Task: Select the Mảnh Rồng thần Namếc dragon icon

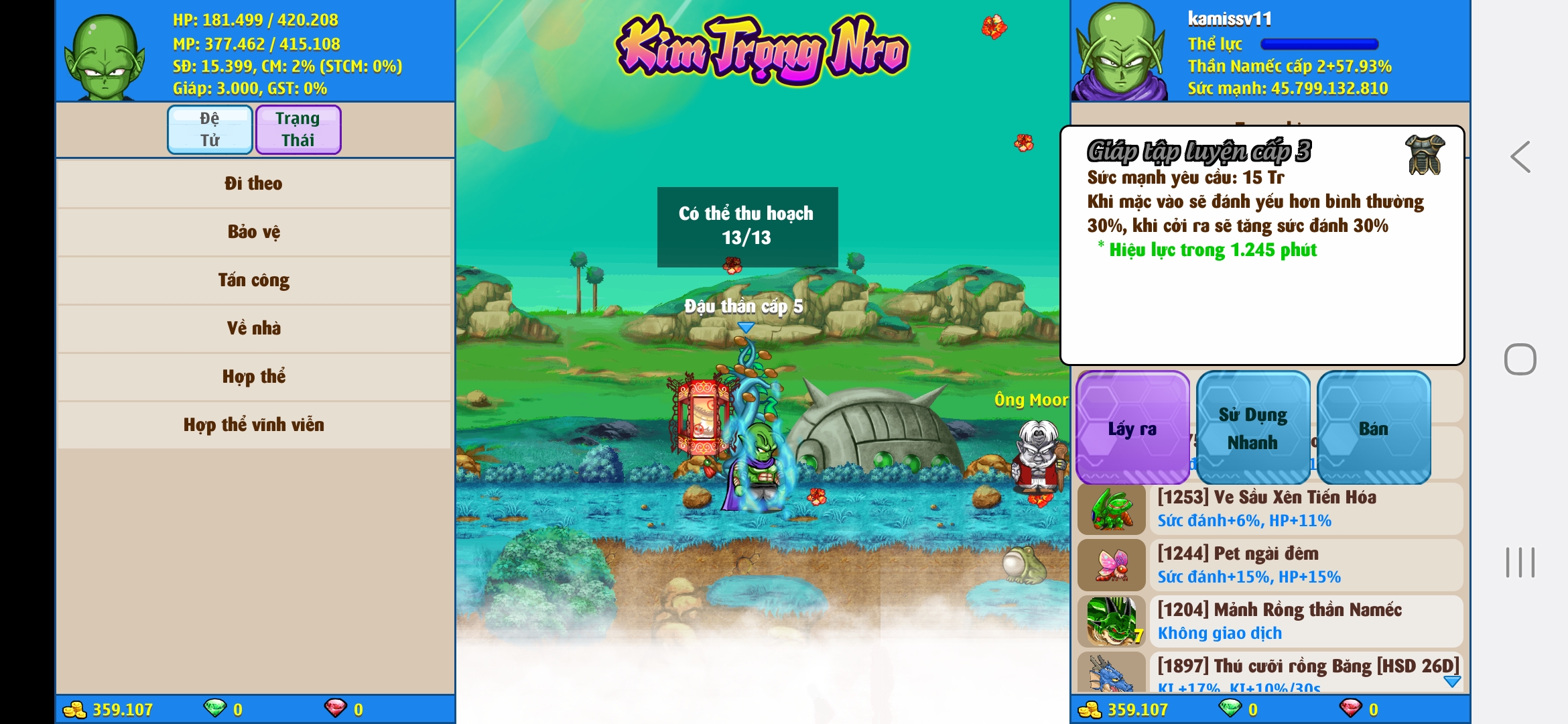Action: 1111,621
